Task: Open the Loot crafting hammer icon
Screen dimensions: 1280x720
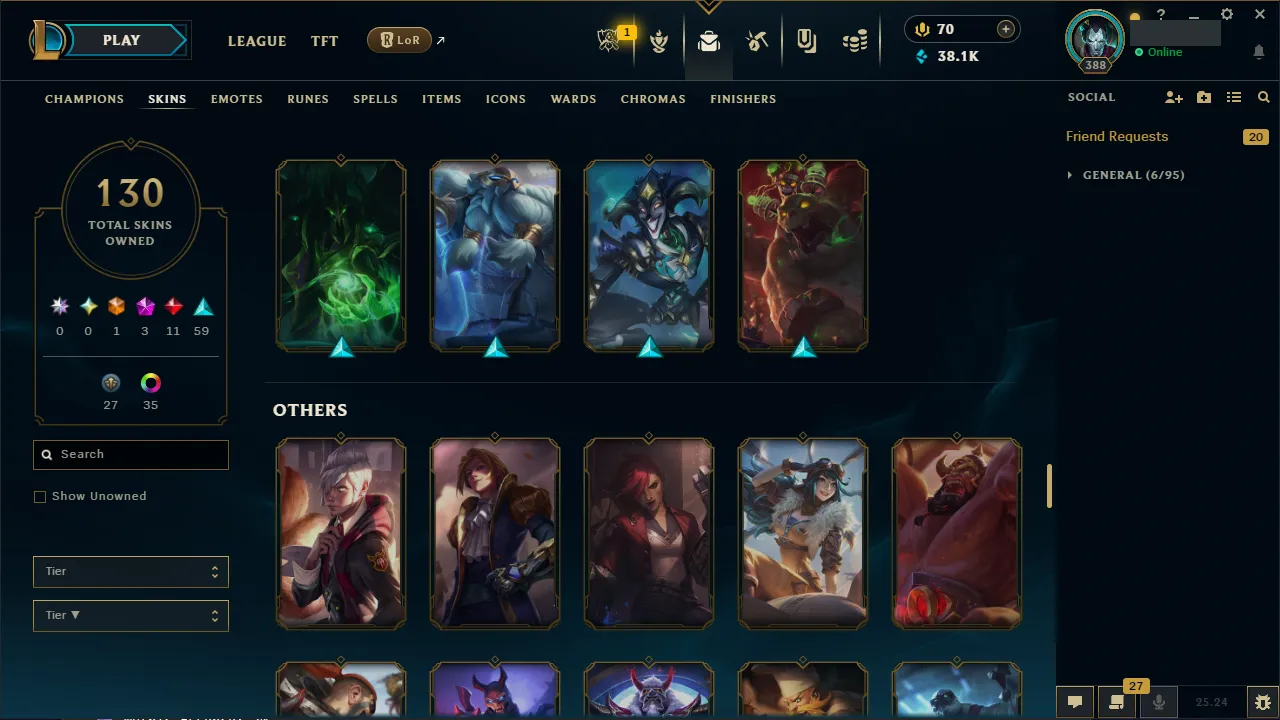Action: pyautogui.click(x=757, y=41)
